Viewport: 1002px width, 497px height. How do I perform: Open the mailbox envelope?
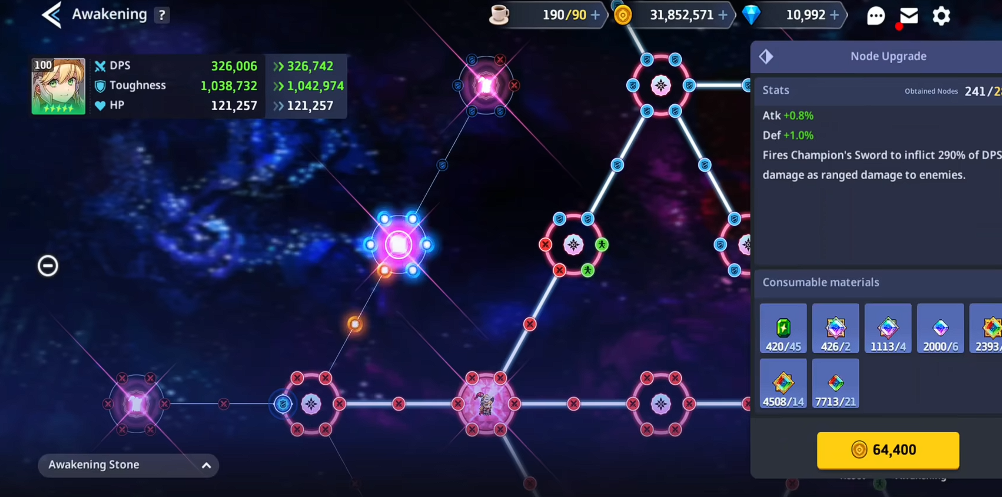(x=908, y=15)
